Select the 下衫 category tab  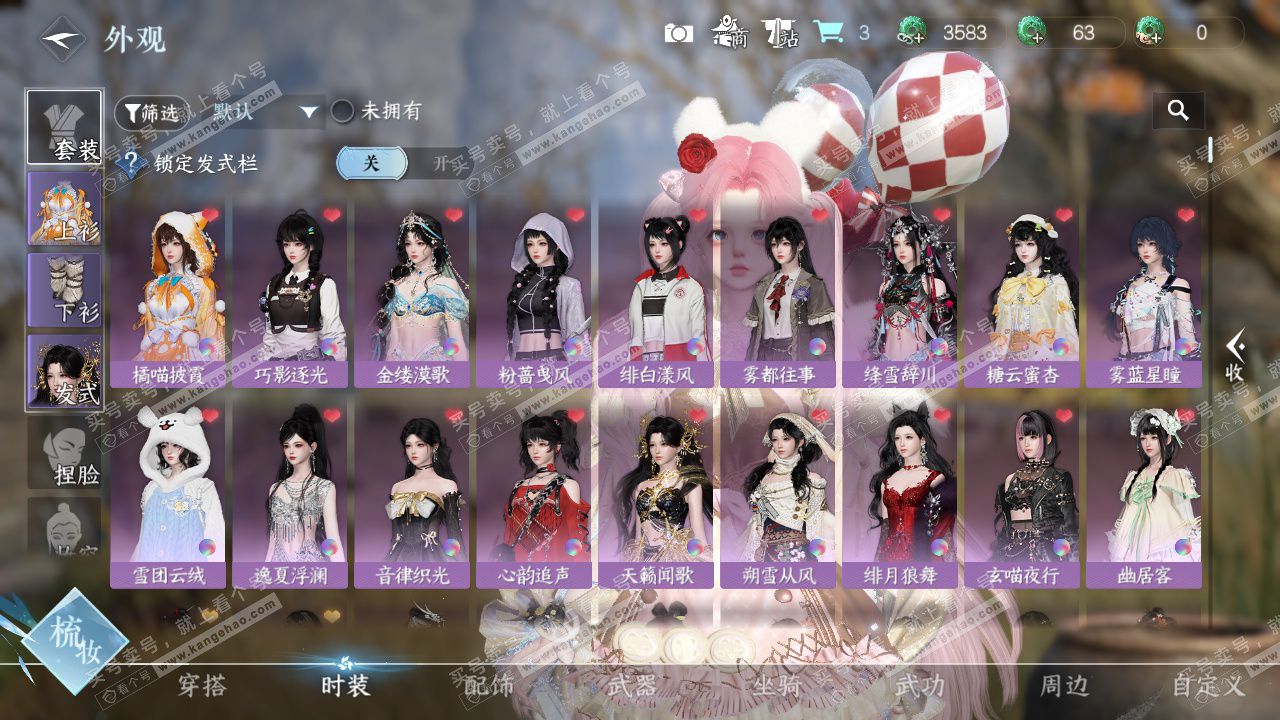pyautogui.click(x=64, y=289)
